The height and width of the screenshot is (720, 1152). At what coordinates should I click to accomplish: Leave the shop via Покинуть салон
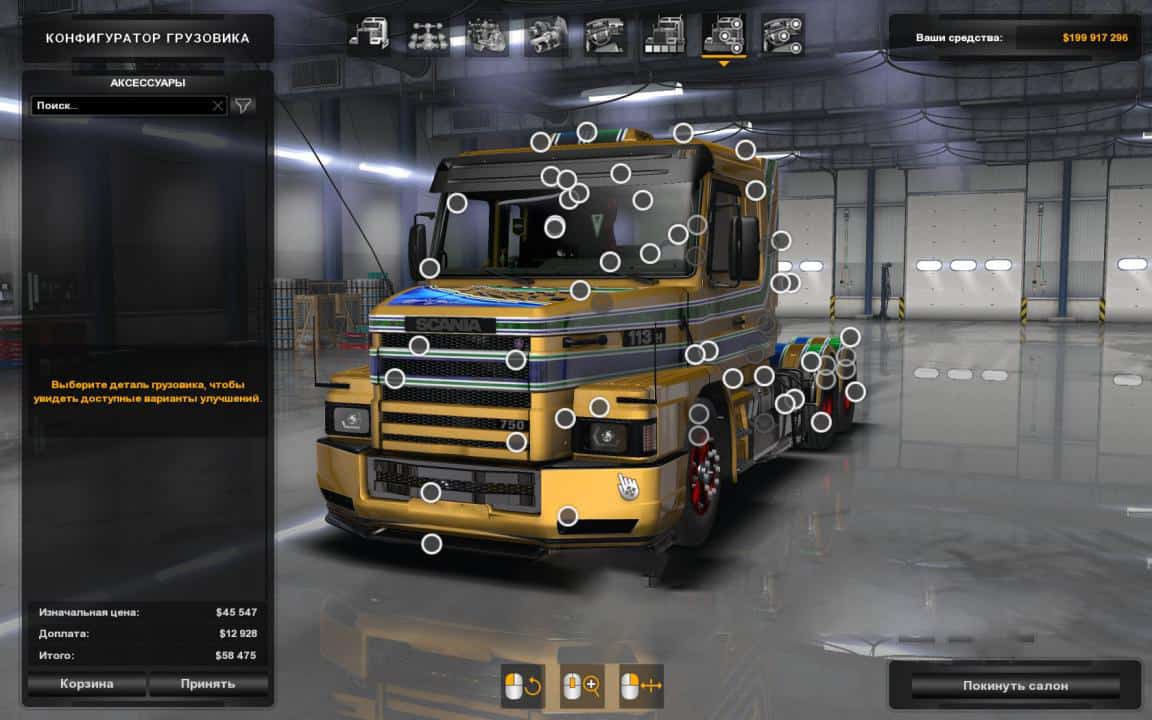[x=1015, y=686]
